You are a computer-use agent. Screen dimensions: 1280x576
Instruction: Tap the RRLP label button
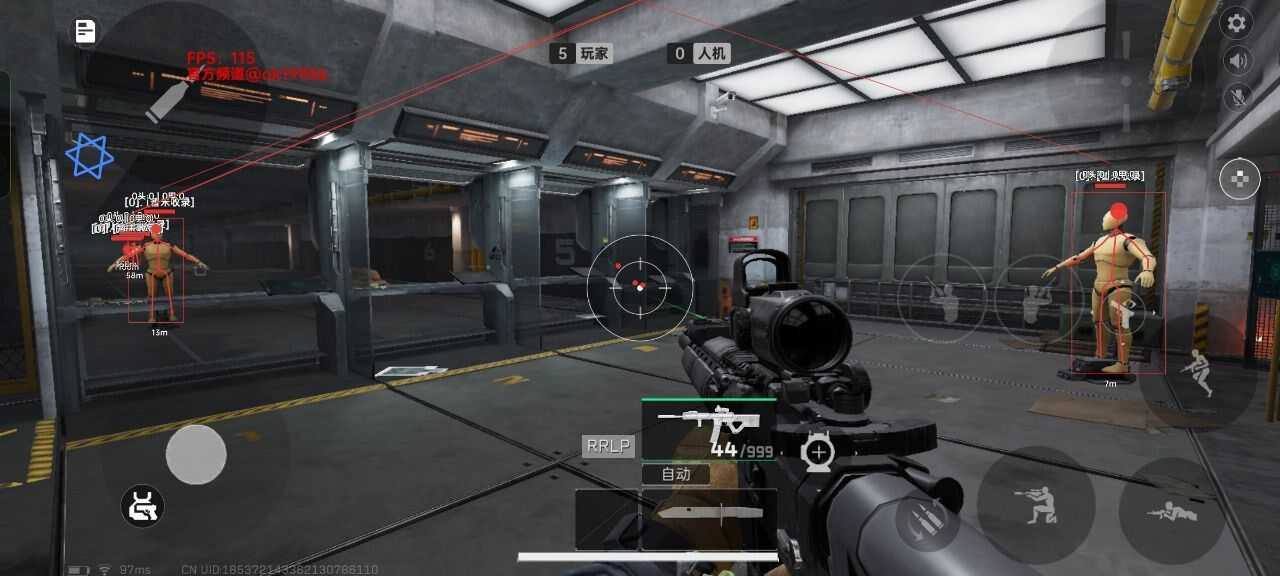tap(608, 446)
